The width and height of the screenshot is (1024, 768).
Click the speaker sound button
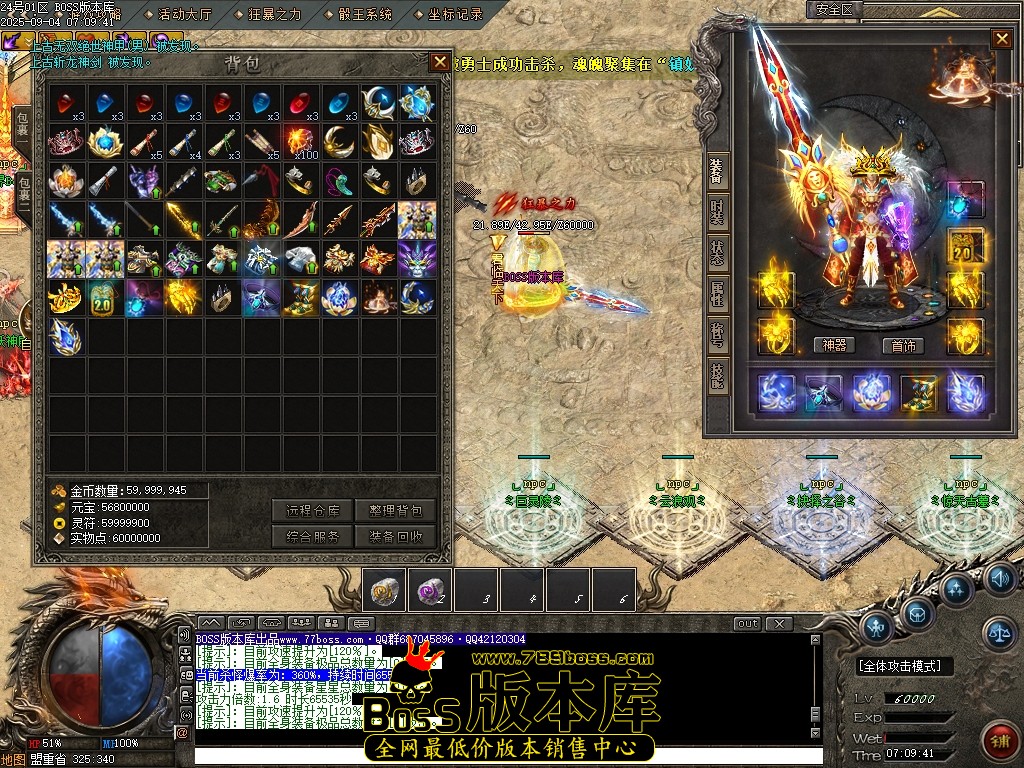tap(999, 578)
